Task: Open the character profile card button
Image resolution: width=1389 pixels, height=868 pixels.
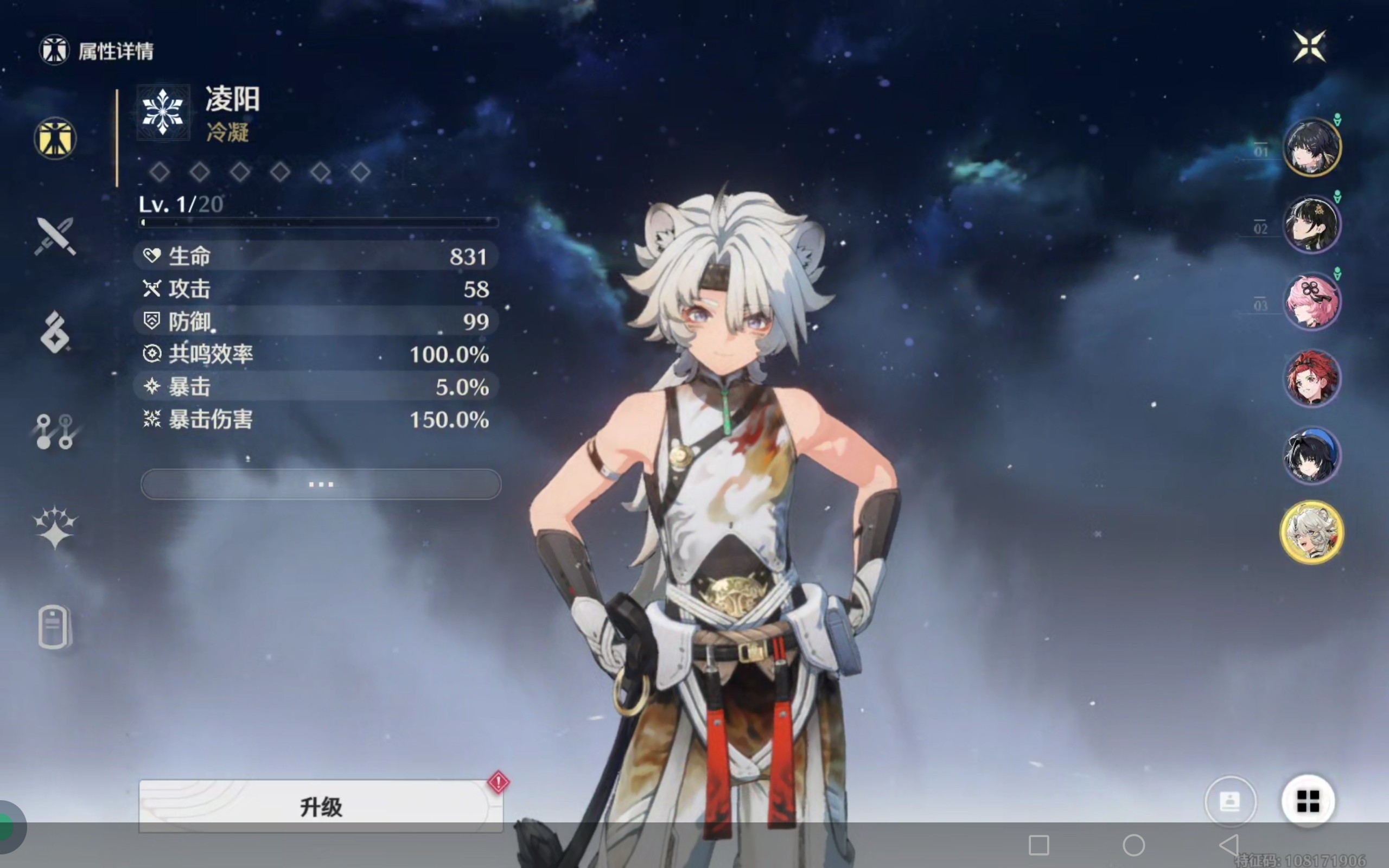Action: [1230, 801]
